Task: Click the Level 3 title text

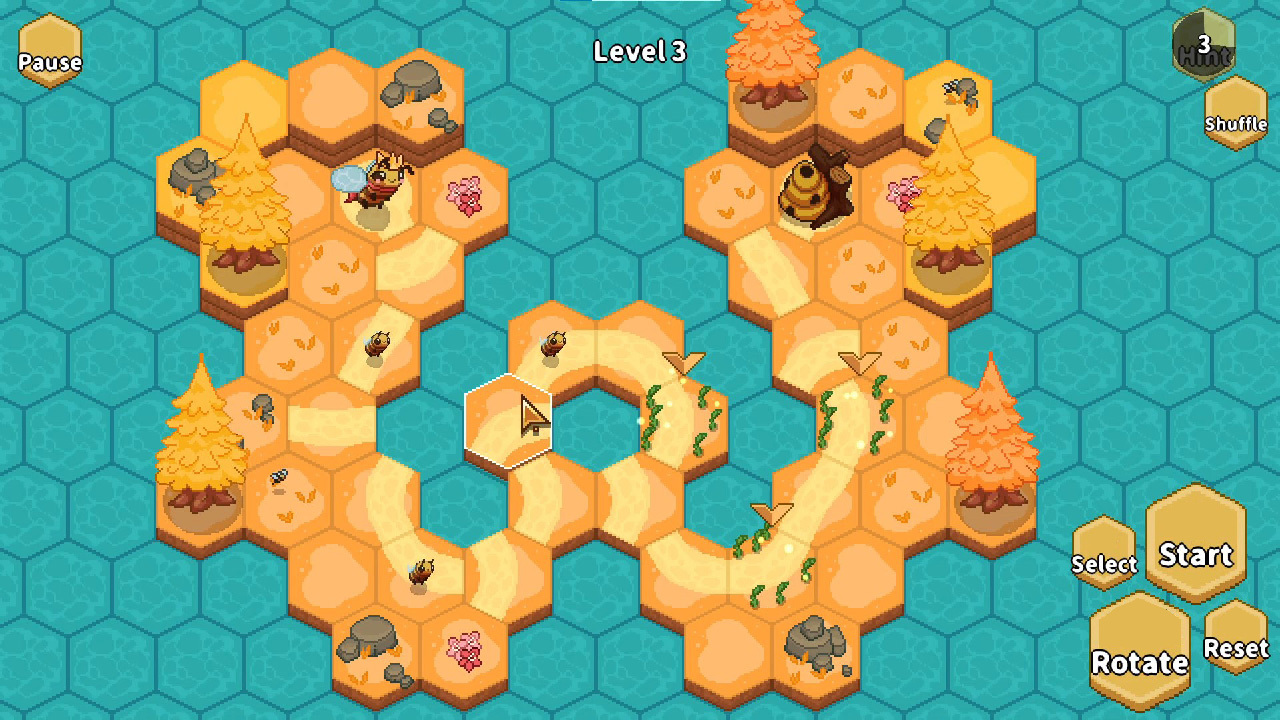Action: tap(640, 52)
